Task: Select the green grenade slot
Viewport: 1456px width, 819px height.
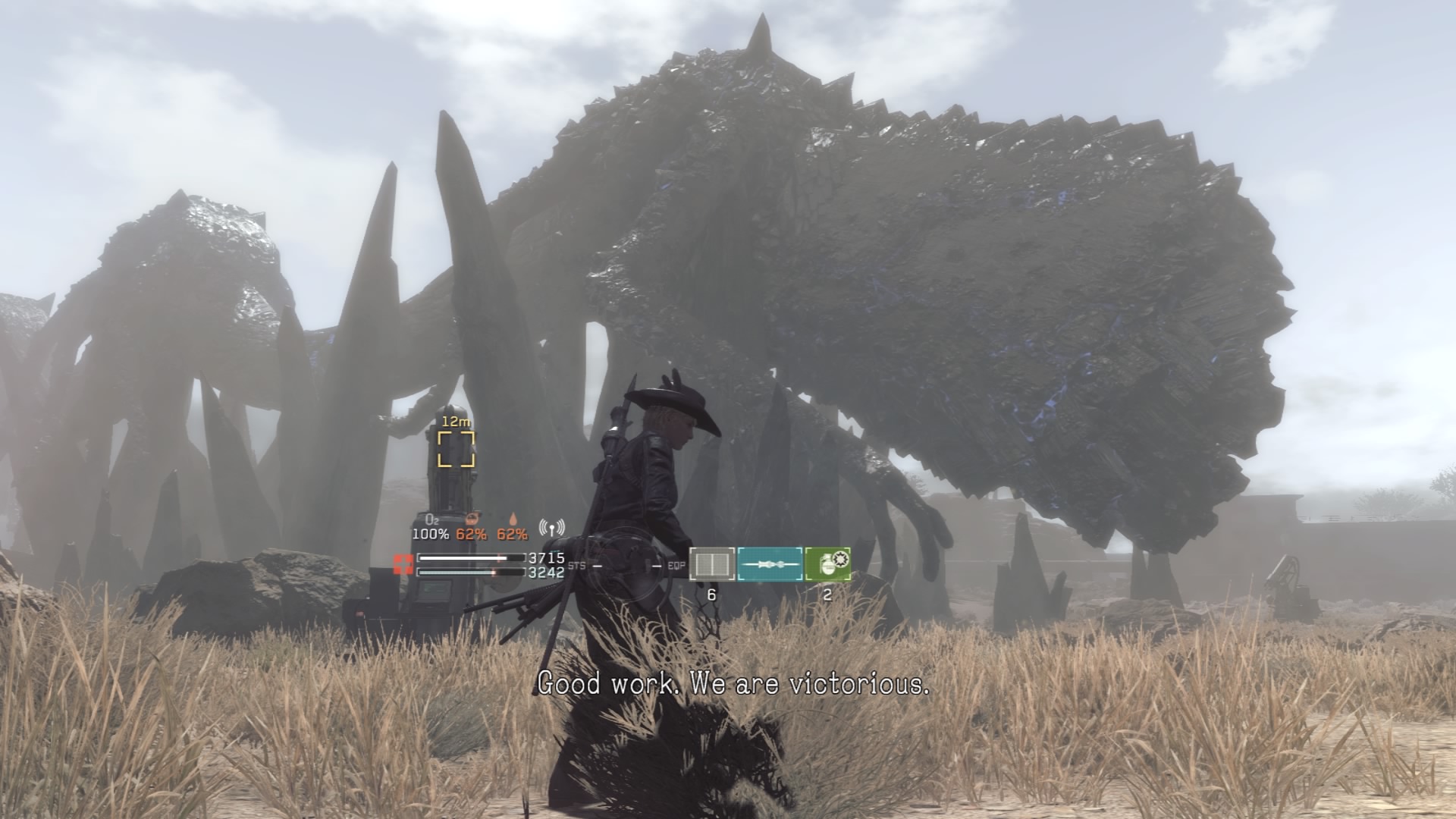Action: [x=827, y=564]
